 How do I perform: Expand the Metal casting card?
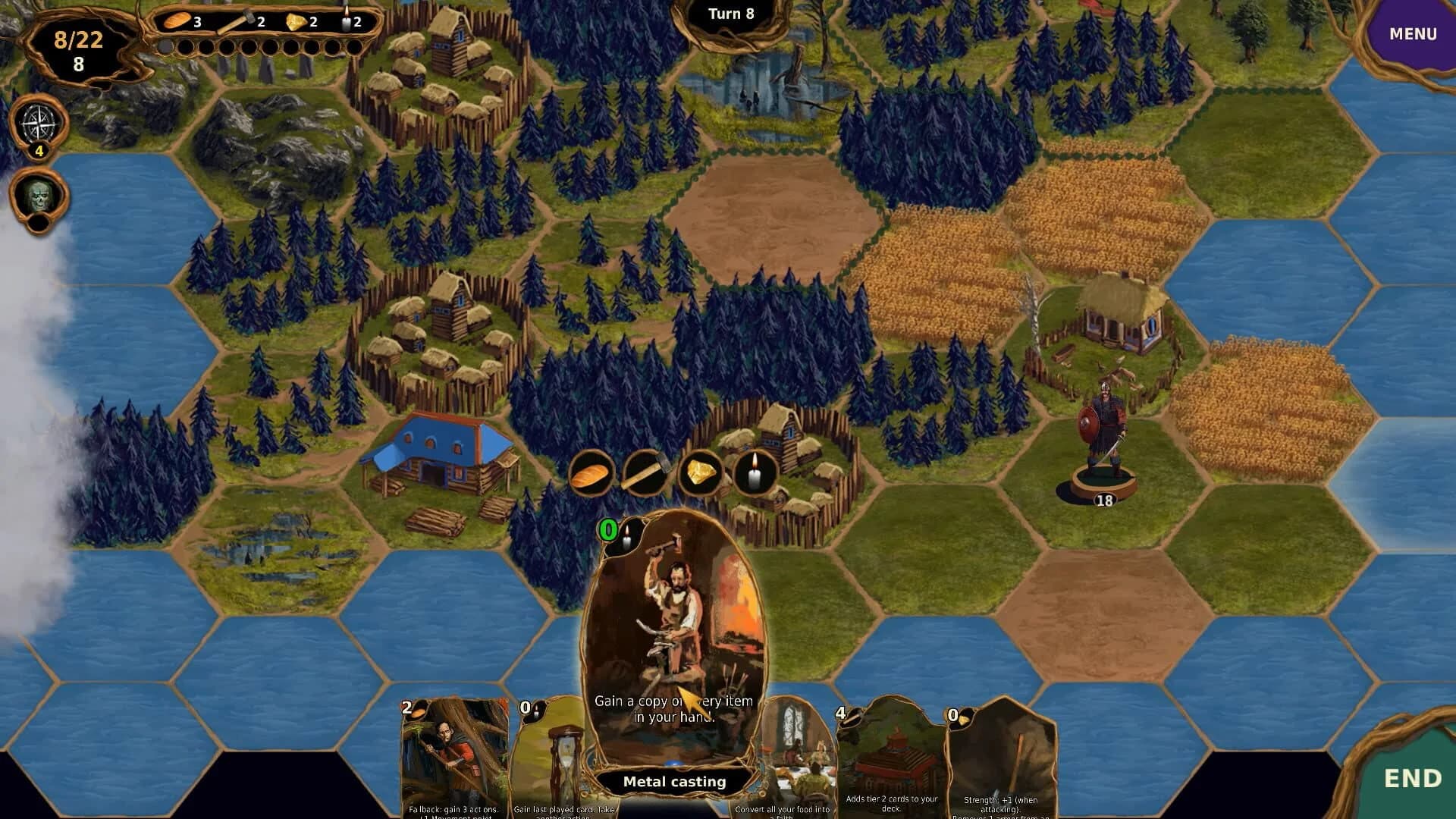click(673, 652)
